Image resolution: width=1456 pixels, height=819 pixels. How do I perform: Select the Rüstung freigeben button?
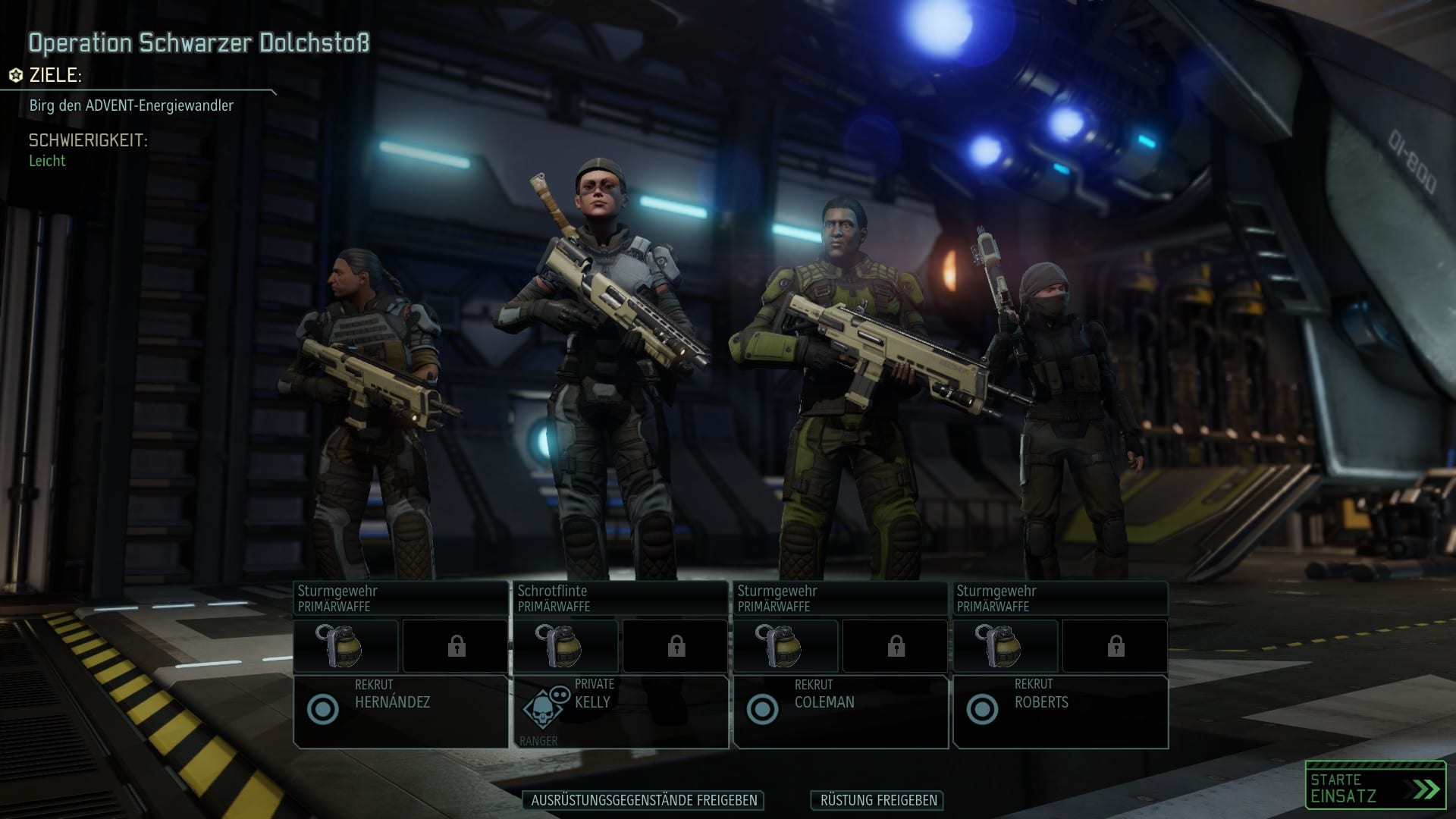click(x=878, y=800)
